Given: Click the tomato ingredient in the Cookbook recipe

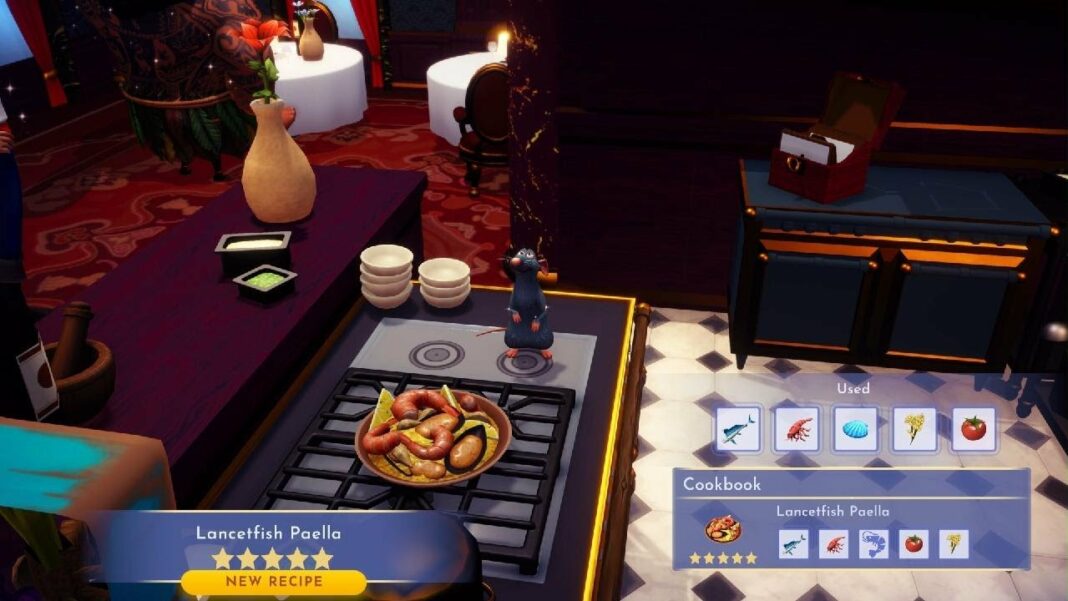Looking at the screenshot, I should point(914,544).
